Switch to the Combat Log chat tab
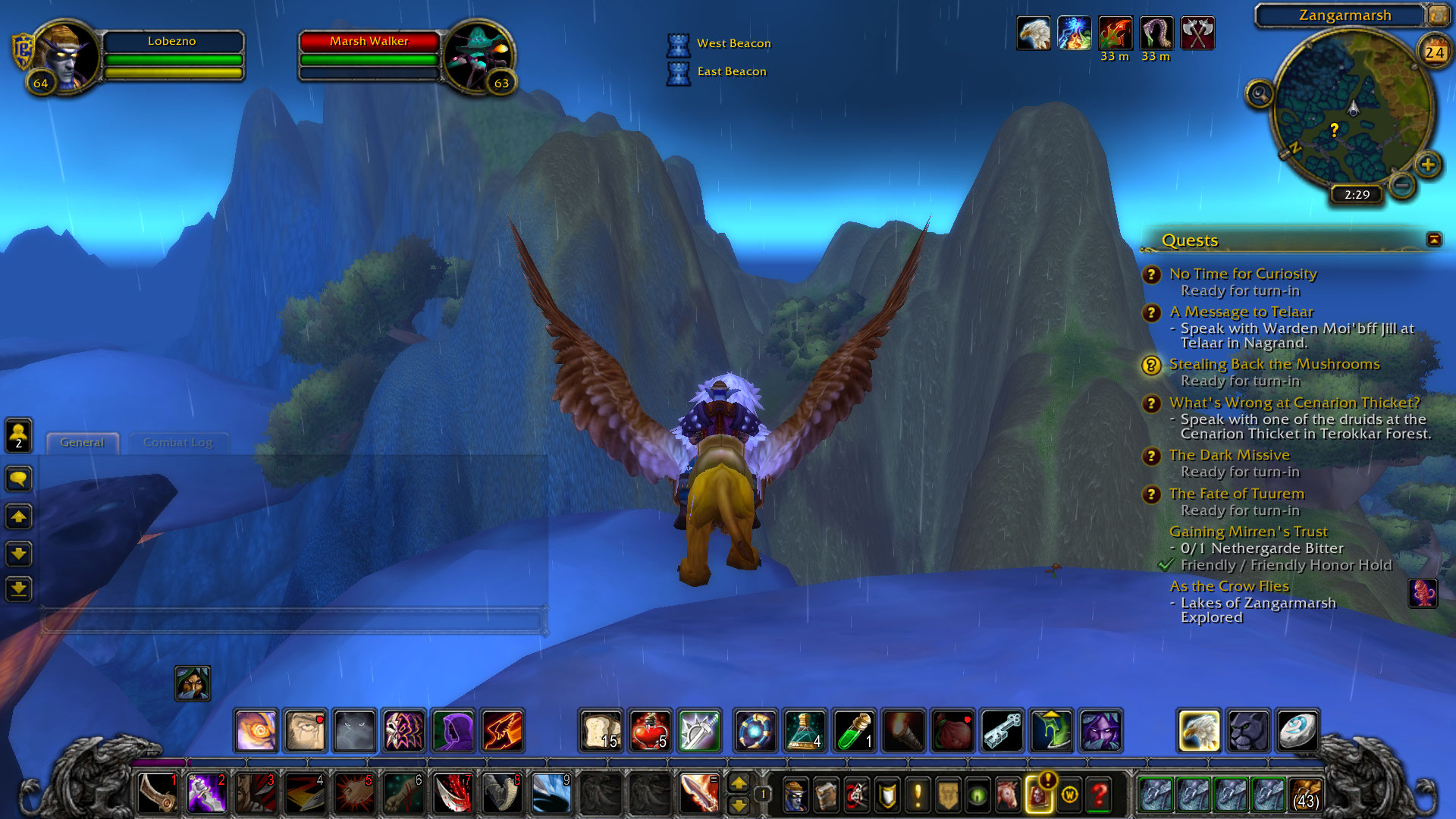The height and width of the screenshot is (819, 1456). point(178,443)
